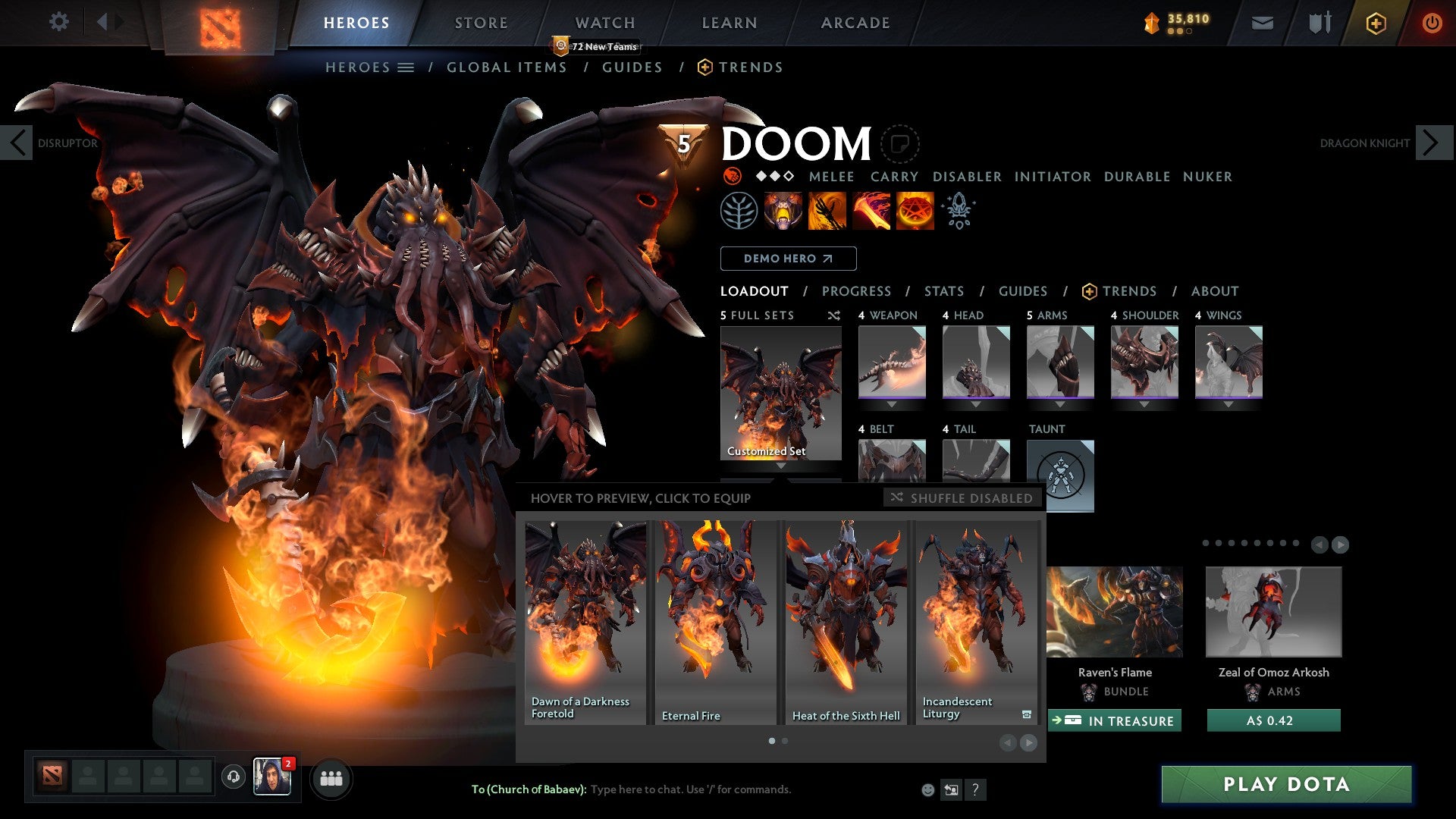Toggle the shuffle icon next to Full Sets
Screen dimensions: 1456x819
[x=833, y=315]
